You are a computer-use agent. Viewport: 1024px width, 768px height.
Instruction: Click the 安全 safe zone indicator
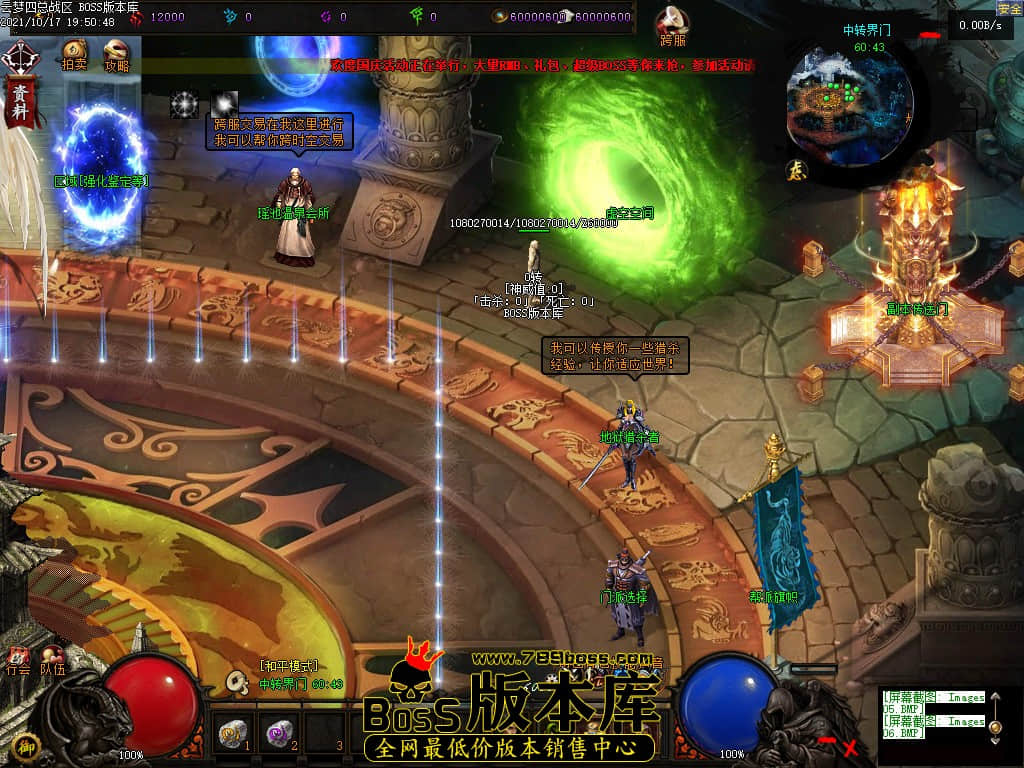pos(1009,8)
